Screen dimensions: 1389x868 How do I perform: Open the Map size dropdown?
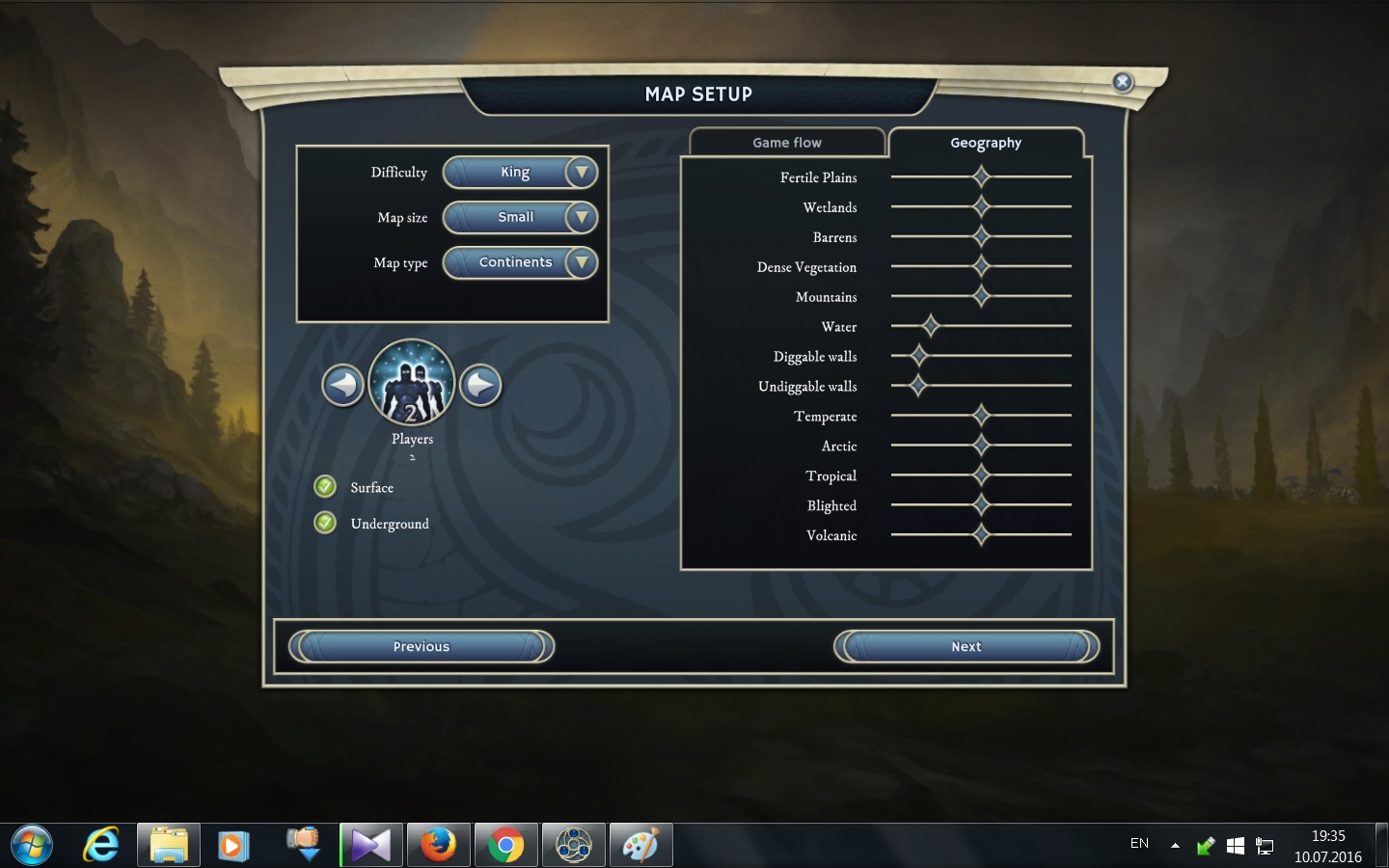click(521, 218)
